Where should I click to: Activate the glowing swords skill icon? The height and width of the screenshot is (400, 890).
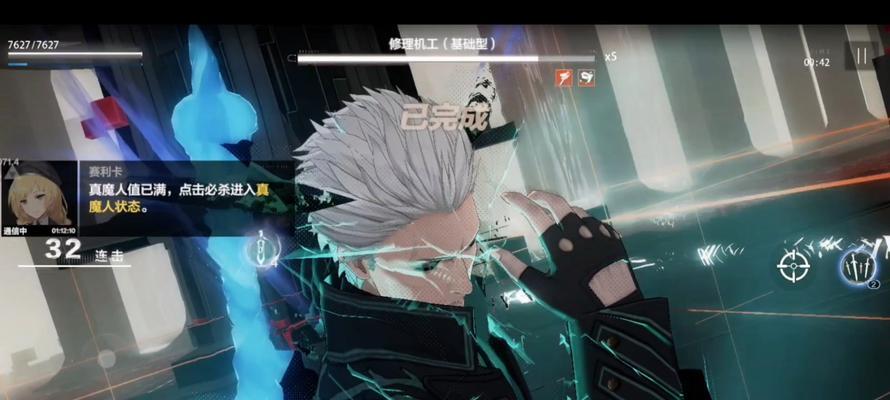(x=856, y=266)
